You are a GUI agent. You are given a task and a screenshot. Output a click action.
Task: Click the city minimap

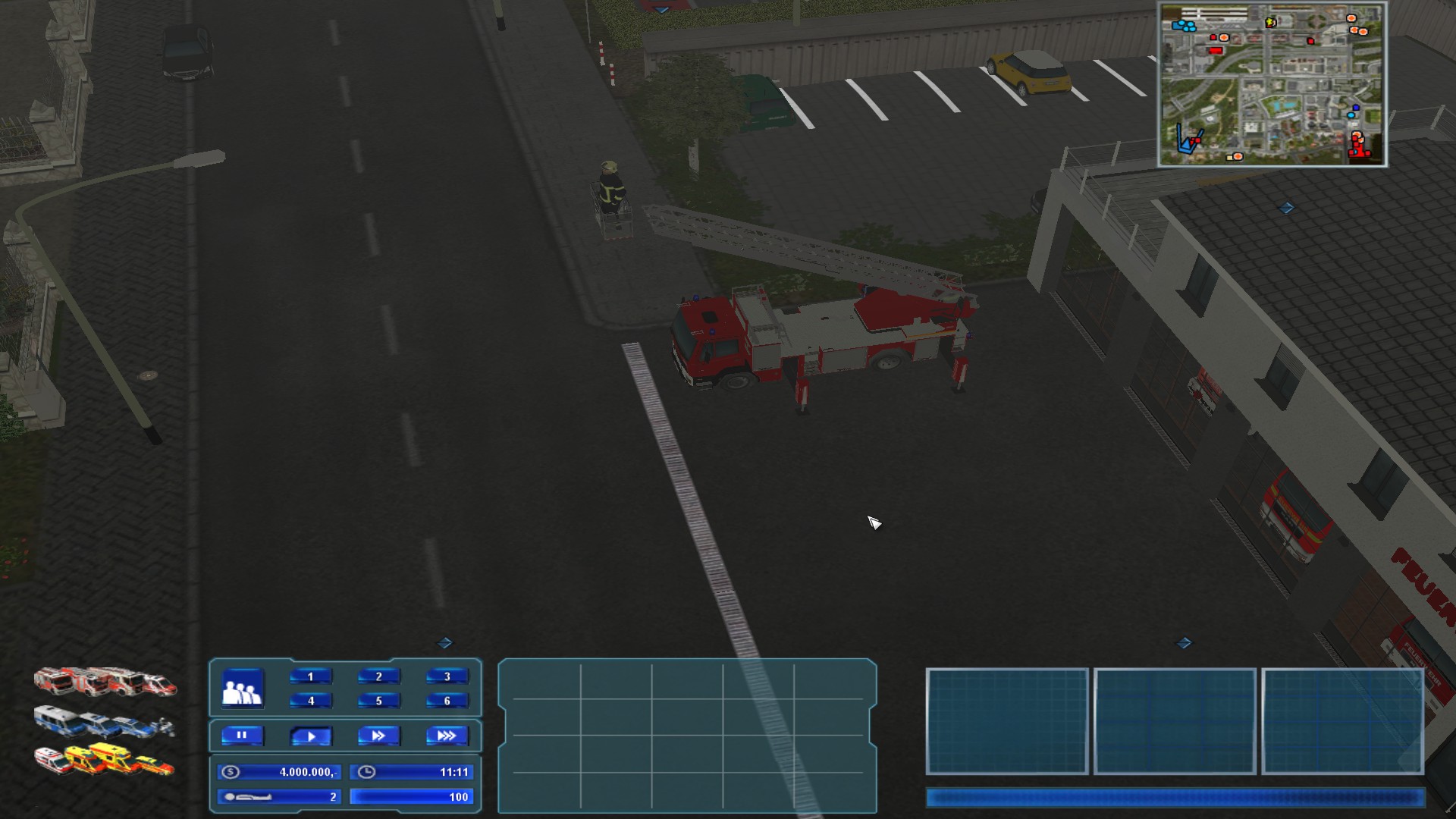pyautogui.click(x=1272, y=84)
